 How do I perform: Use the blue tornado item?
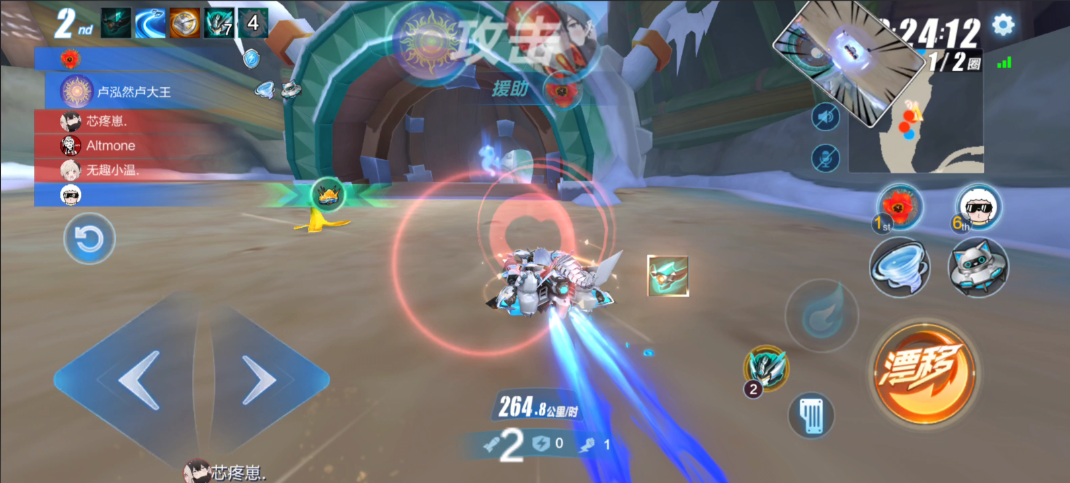click(x=900, y=267)
